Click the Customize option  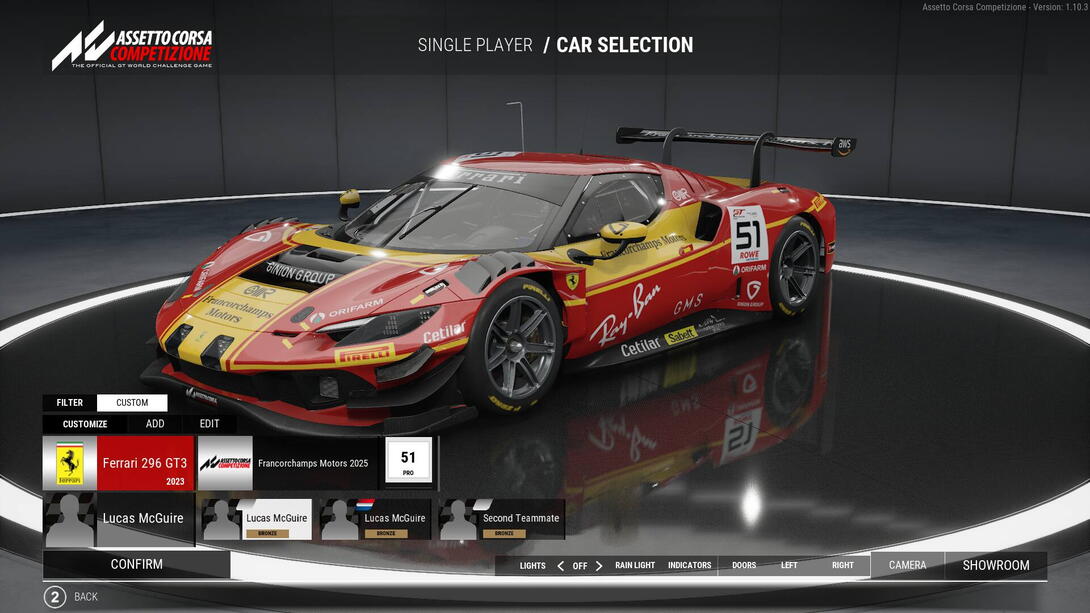point(85,424)
